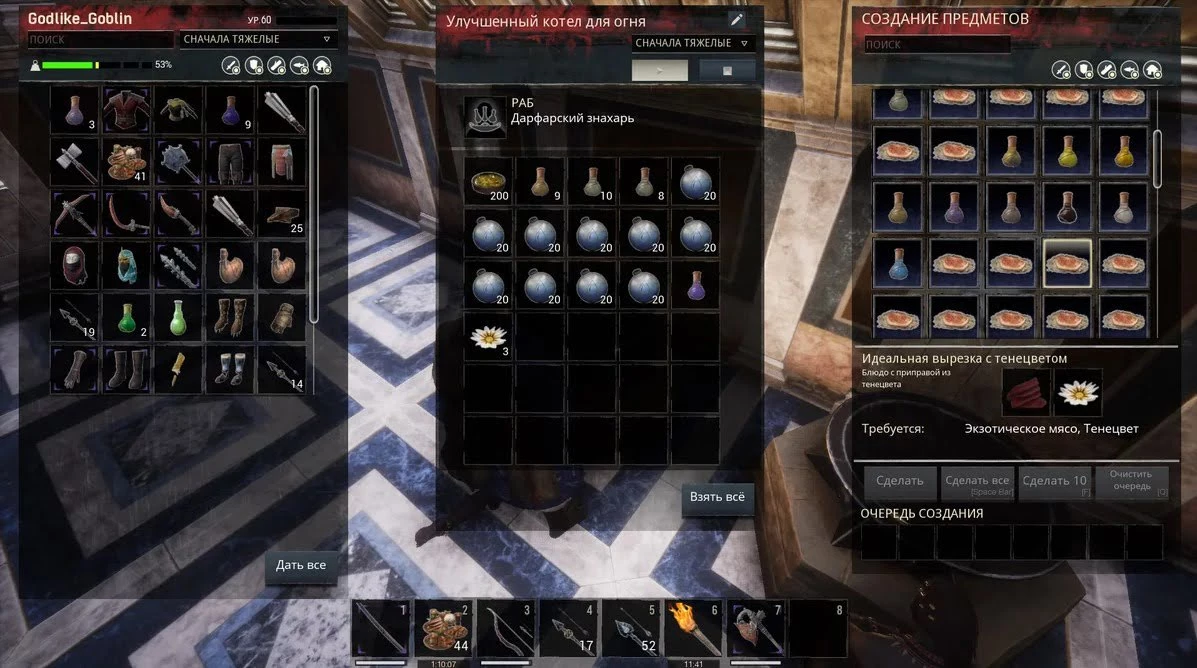This screenshot has height=668, width=1197.
Task: Open the cauldron sort dropdown
Action: [x=694, y=43]
